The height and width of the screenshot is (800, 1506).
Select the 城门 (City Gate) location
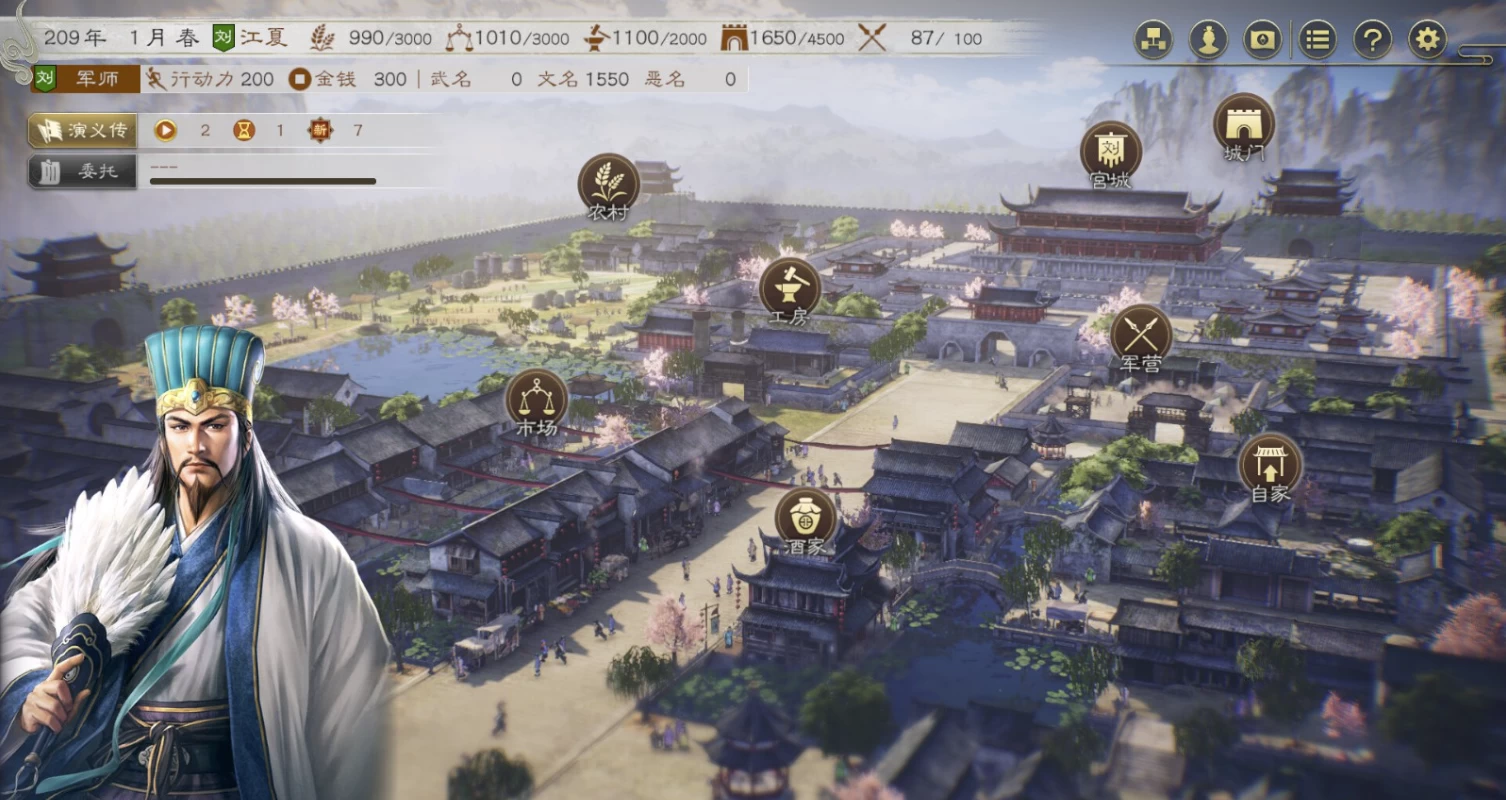[x=1243, y=125]
